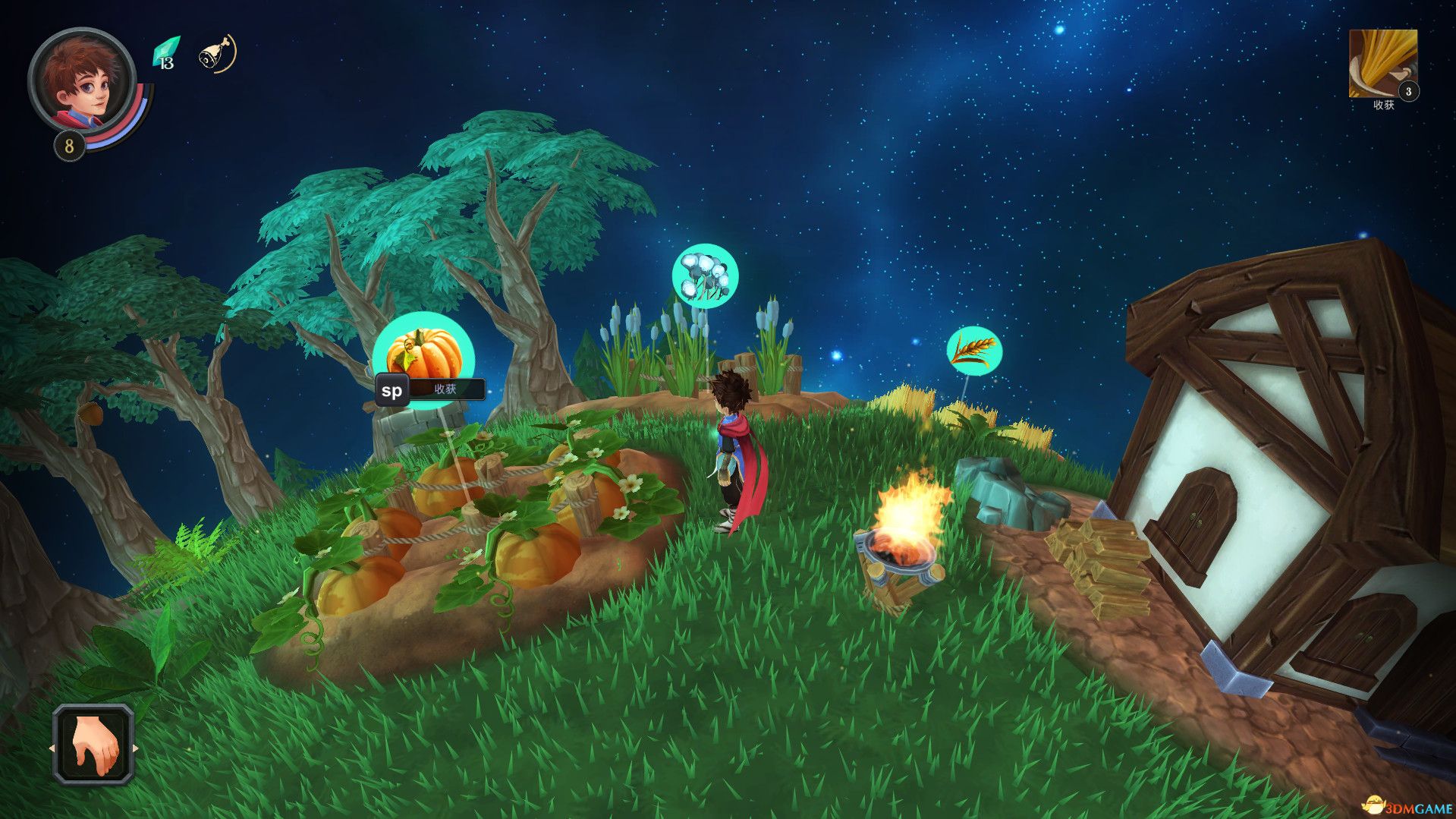This screenshot has width=1456, height=819.
Task: Select the bare hand tool slot
Action: tap(94, 744)
